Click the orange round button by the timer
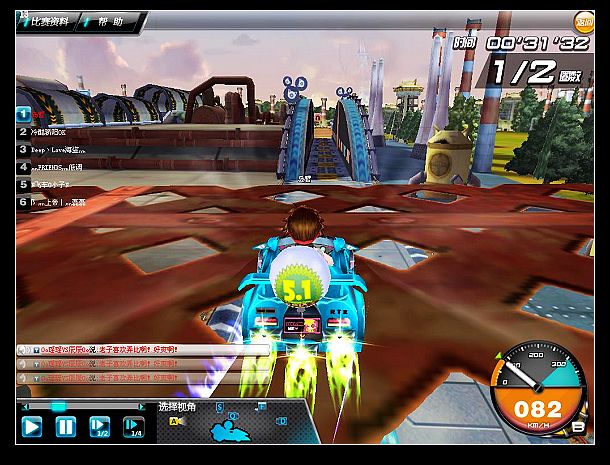The image size is (610, 465). pos(582,22)
